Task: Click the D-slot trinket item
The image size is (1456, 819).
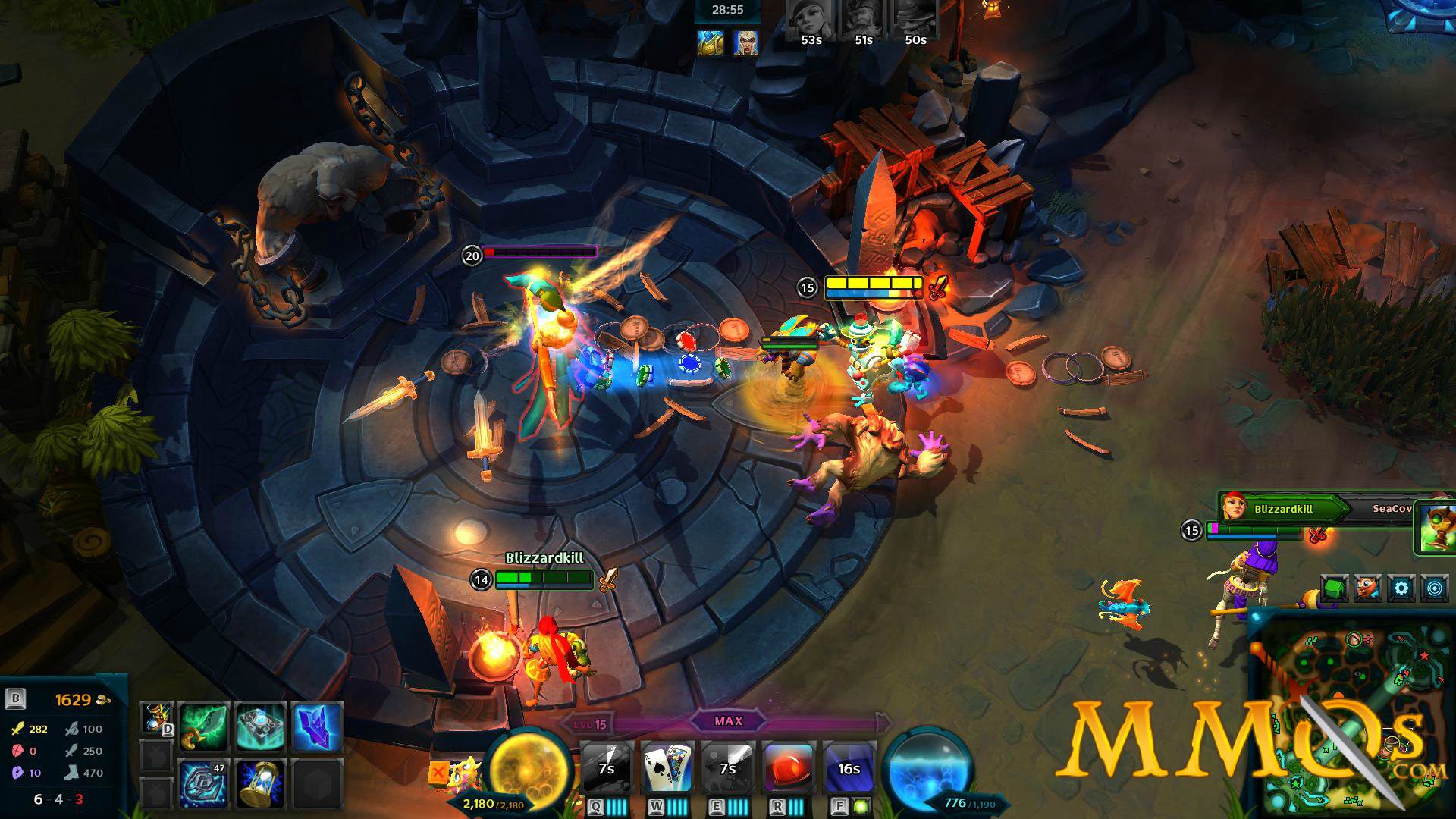Action: (155, 718)
